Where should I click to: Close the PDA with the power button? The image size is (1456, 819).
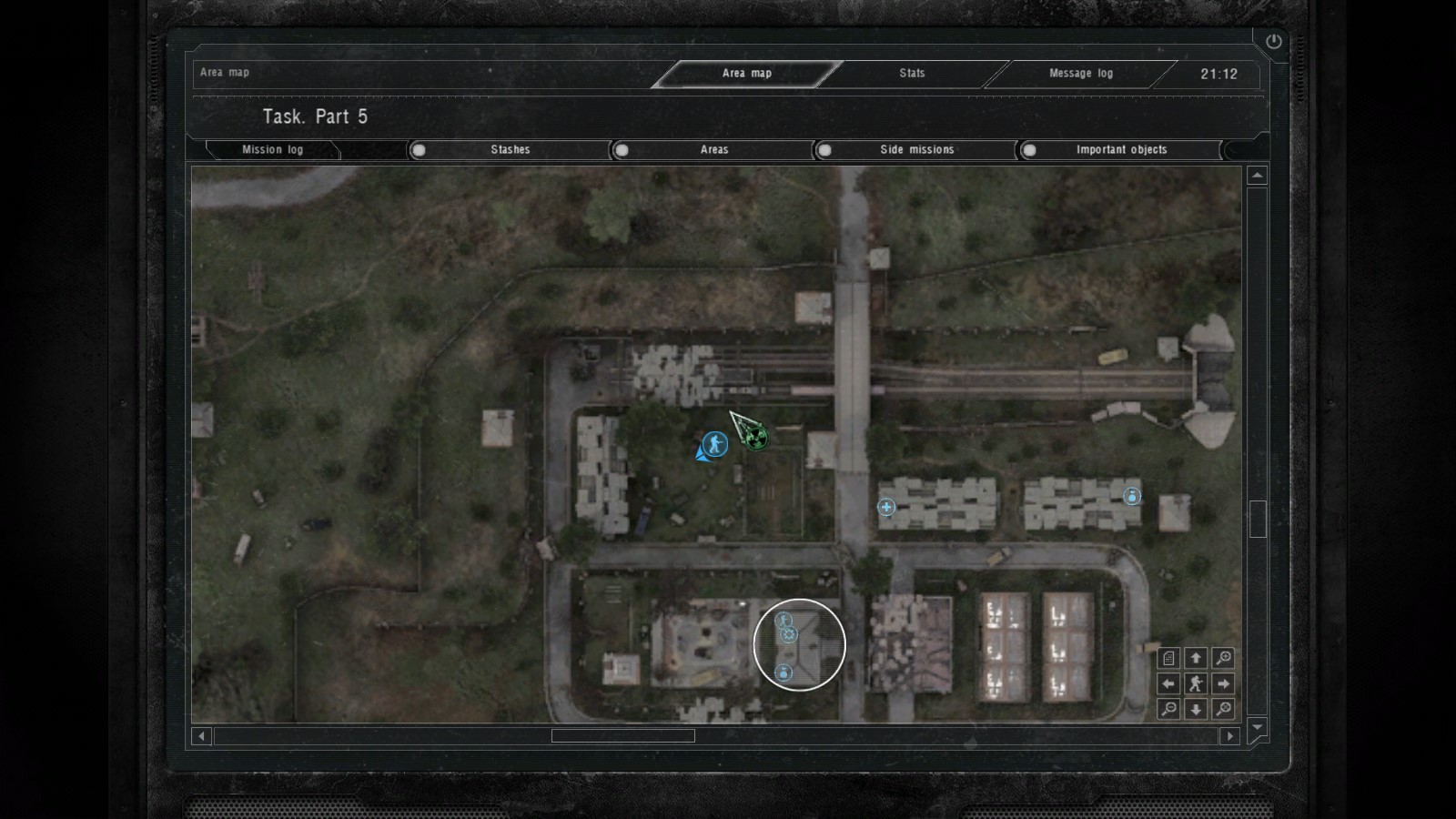pyautogui.click(x=1273, y=42)
